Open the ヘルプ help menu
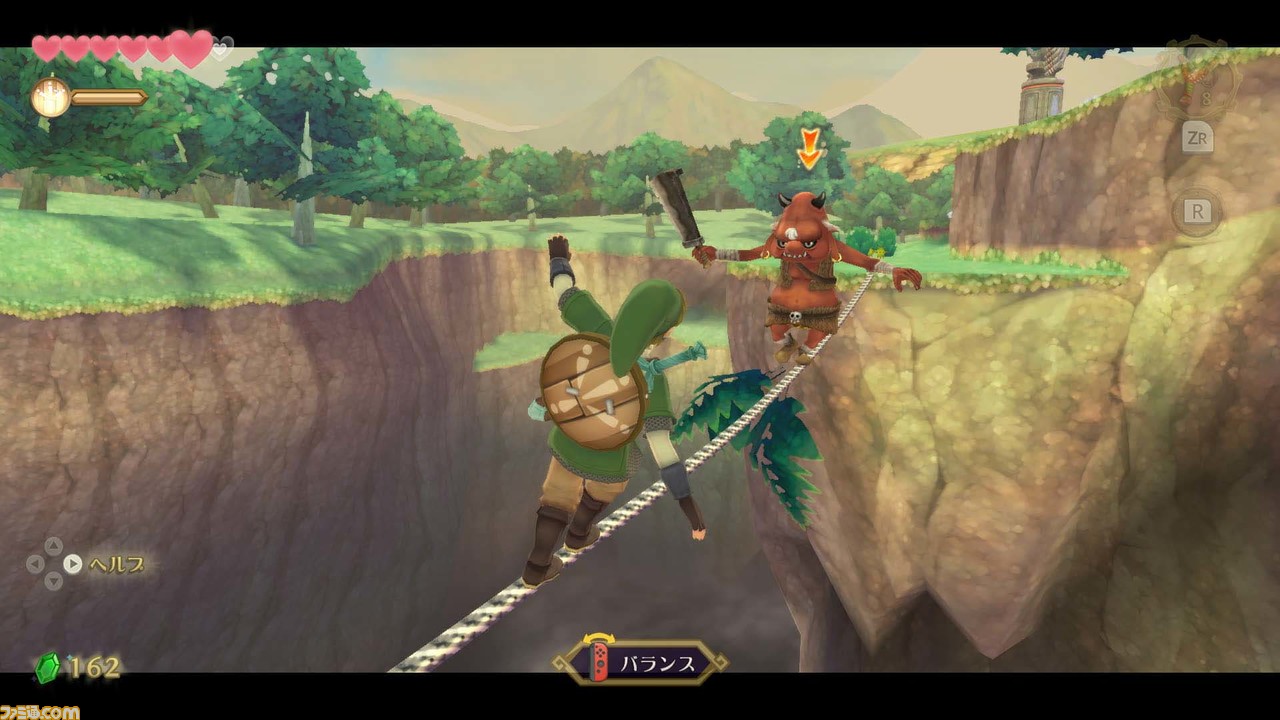 [118, 563]
